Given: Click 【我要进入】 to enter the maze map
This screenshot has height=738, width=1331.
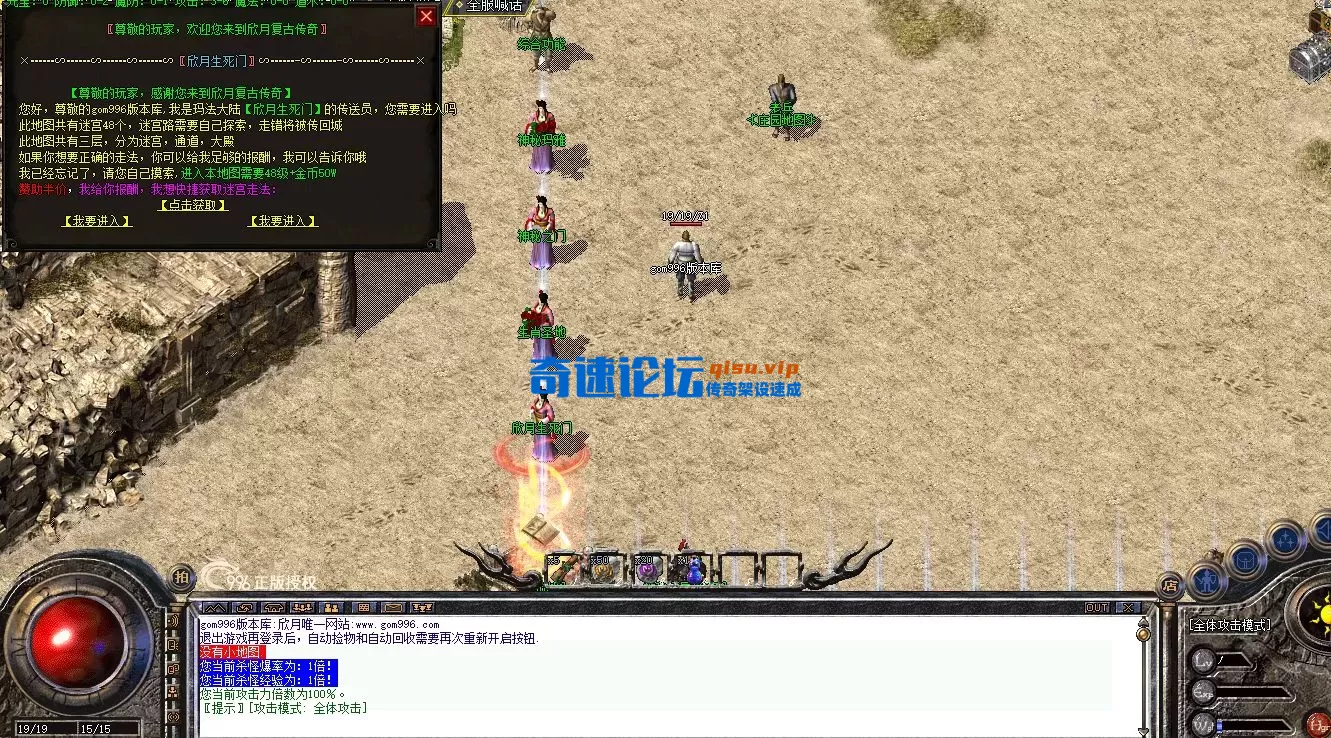Looking at the screenshot, I should pos(97,221).
